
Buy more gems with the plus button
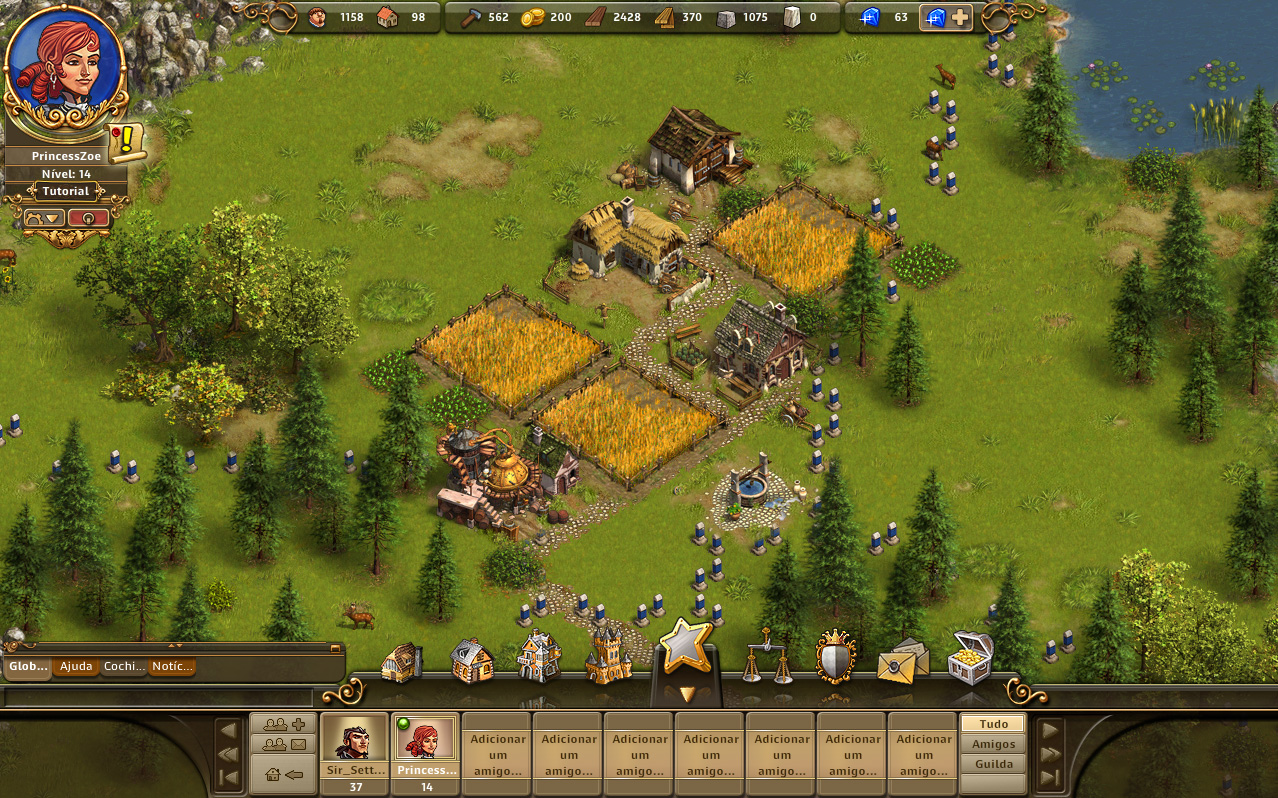coord(958,17)
